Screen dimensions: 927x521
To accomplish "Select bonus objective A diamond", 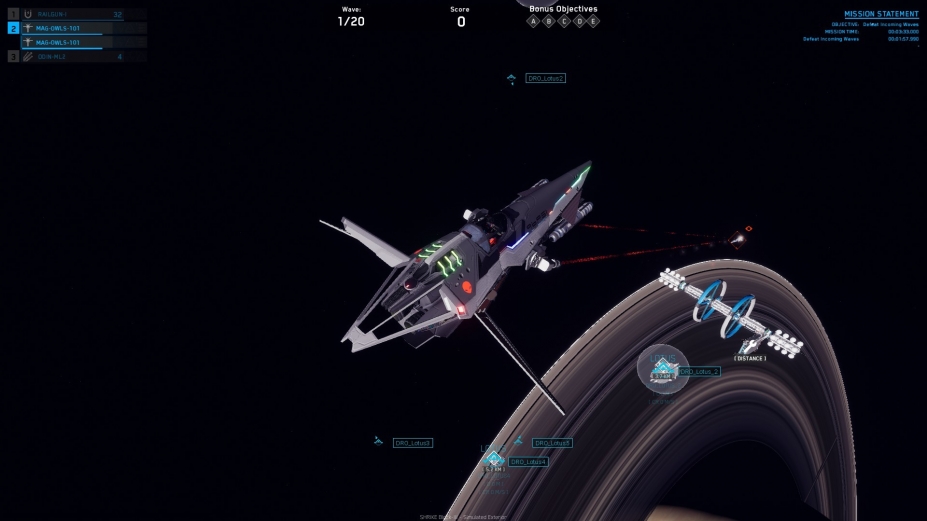I will pos(533,21).
